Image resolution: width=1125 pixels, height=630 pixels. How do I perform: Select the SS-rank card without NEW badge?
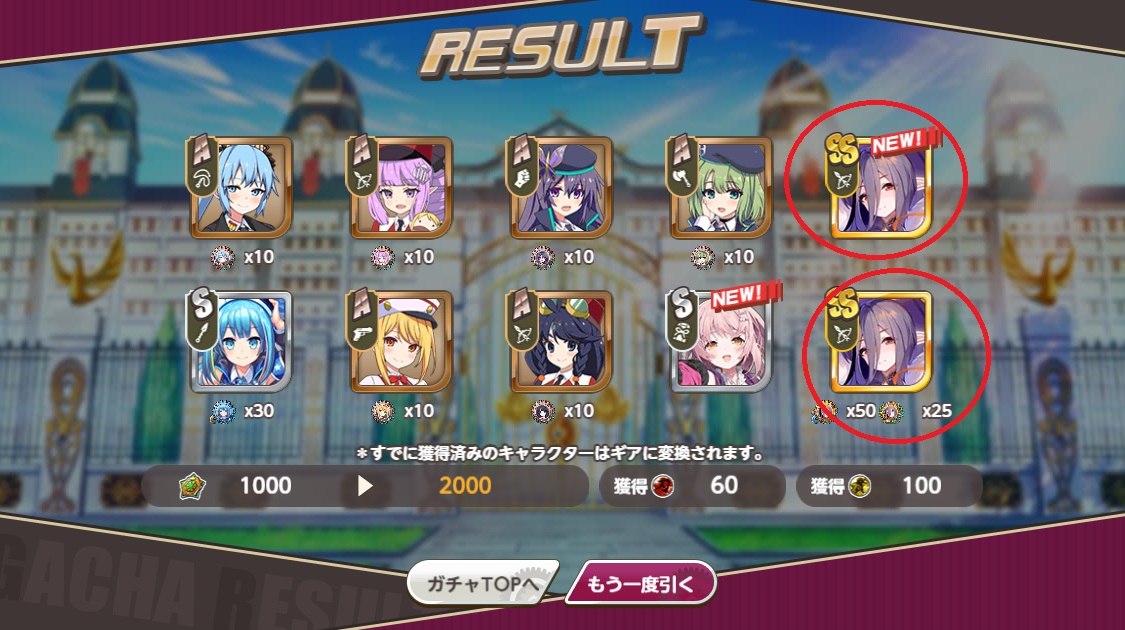point(881,342)
